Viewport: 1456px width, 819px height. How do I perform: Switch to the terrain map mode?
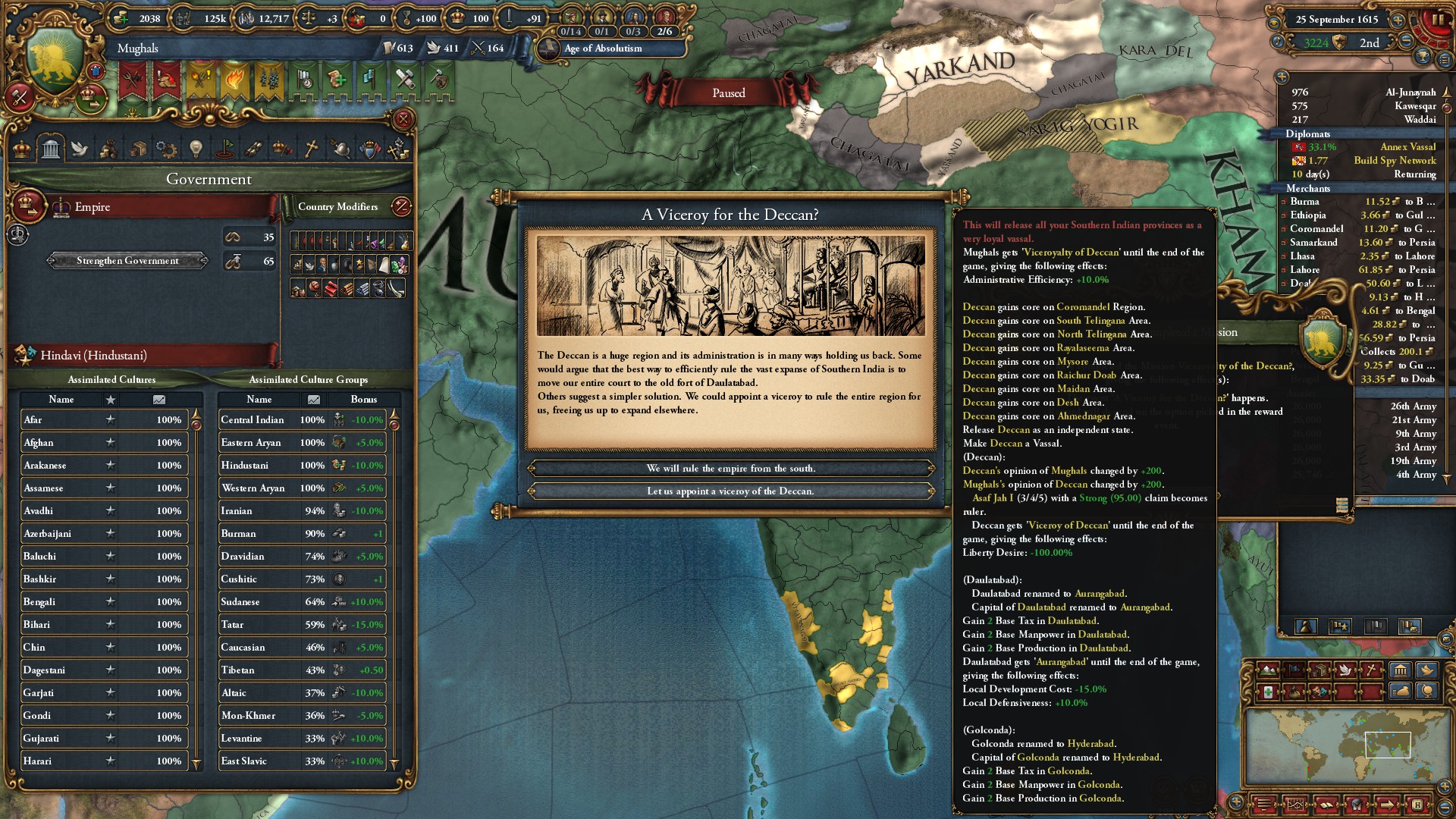[x=1268, y=670]
